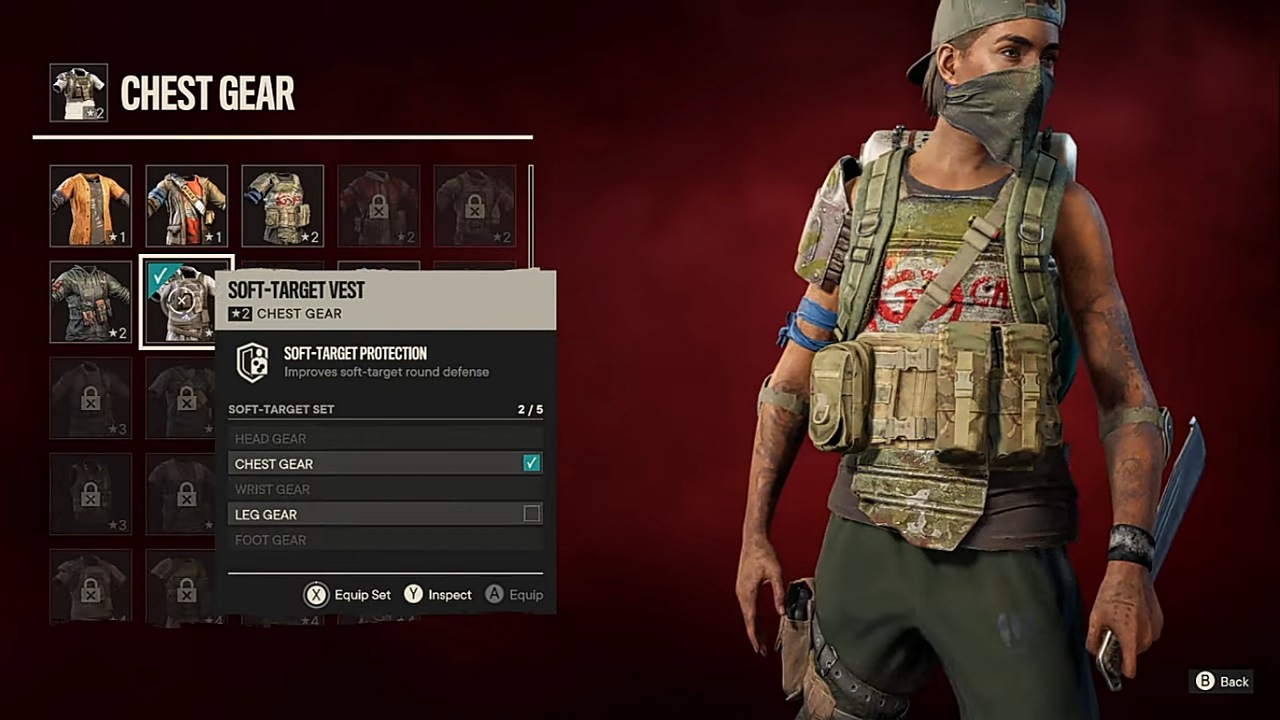
Task: Select the orange jacket chest gear
Action: click(x=91, y=206)
